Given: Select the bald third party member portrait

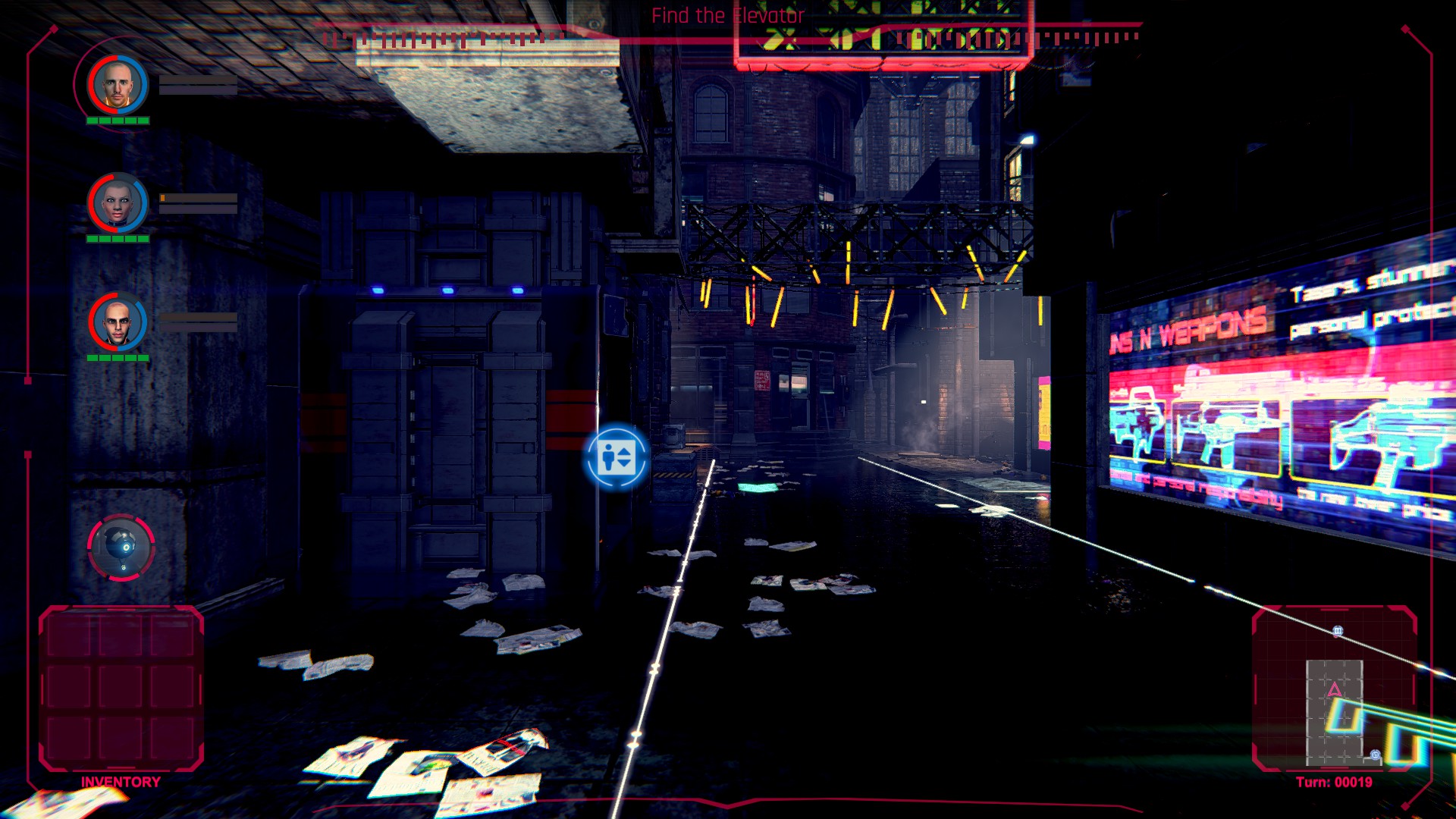Looking at the screenshot, I should click(118, 322).
